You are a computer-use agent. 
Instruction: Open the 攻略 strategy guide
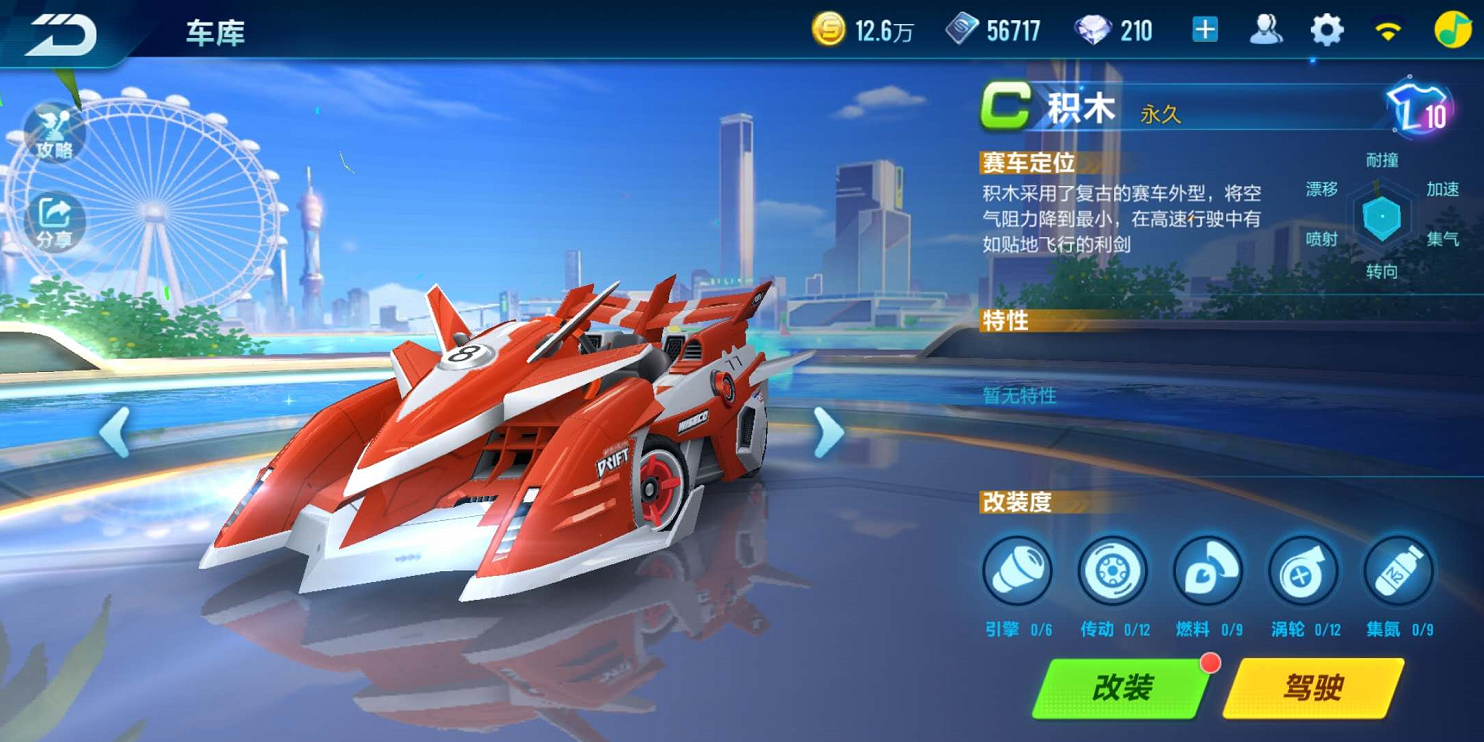coord(54,134)
